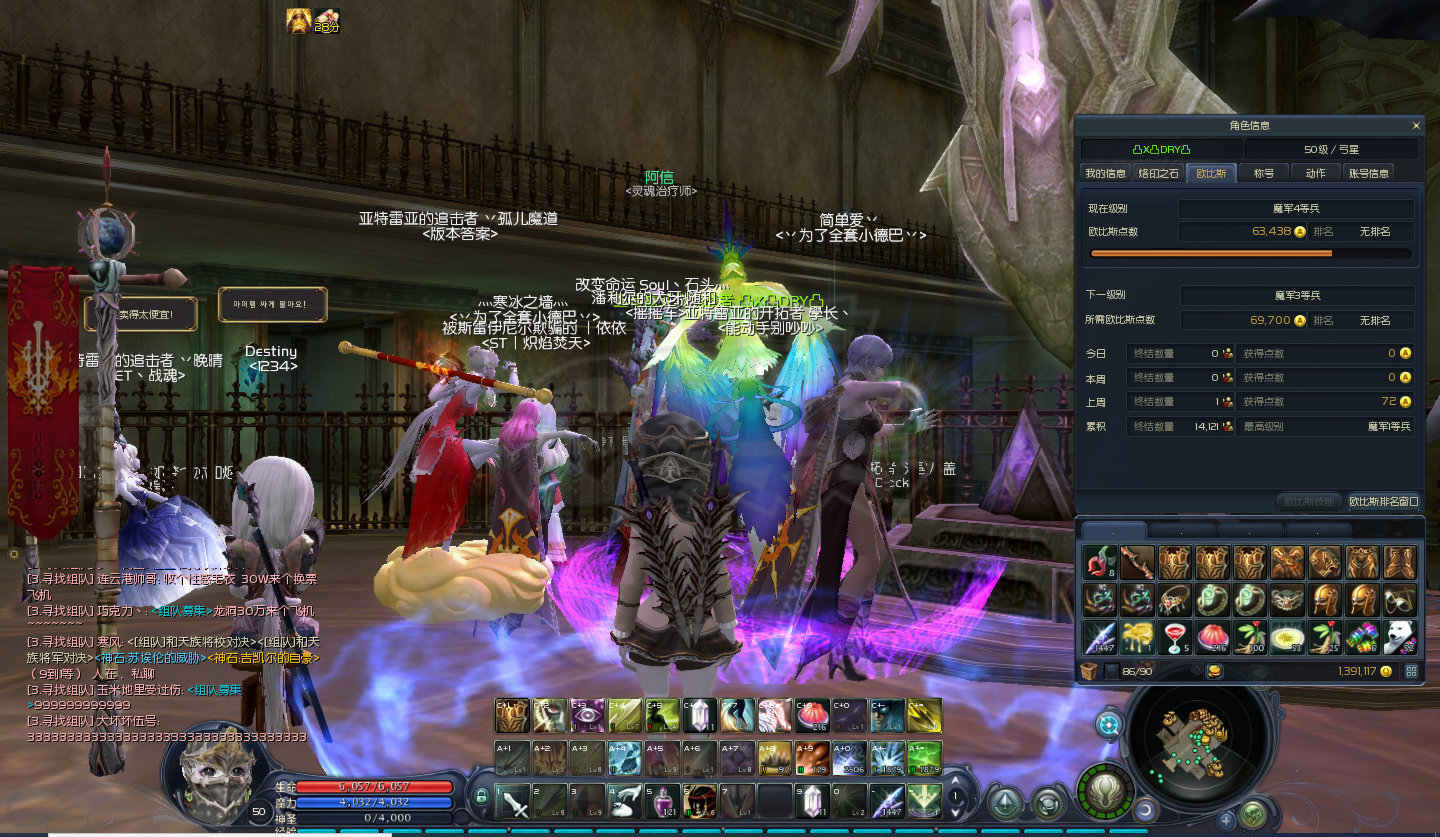This screenshot has height=837, width=1440.
Task: Open the 账号信息 tab
Action: (x=1368, y=173)
